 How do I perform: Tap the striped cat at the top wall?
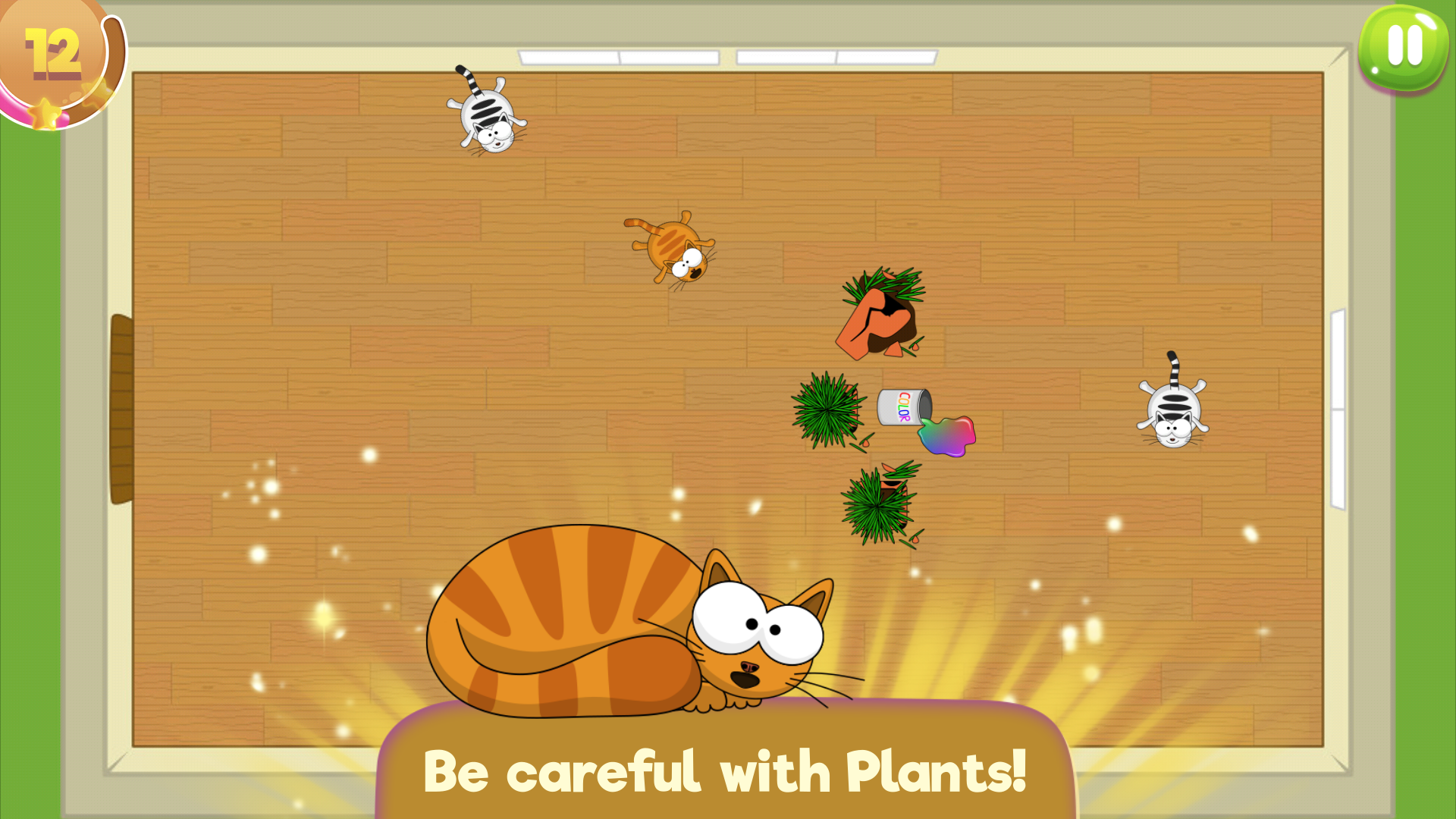pos(485,114)
